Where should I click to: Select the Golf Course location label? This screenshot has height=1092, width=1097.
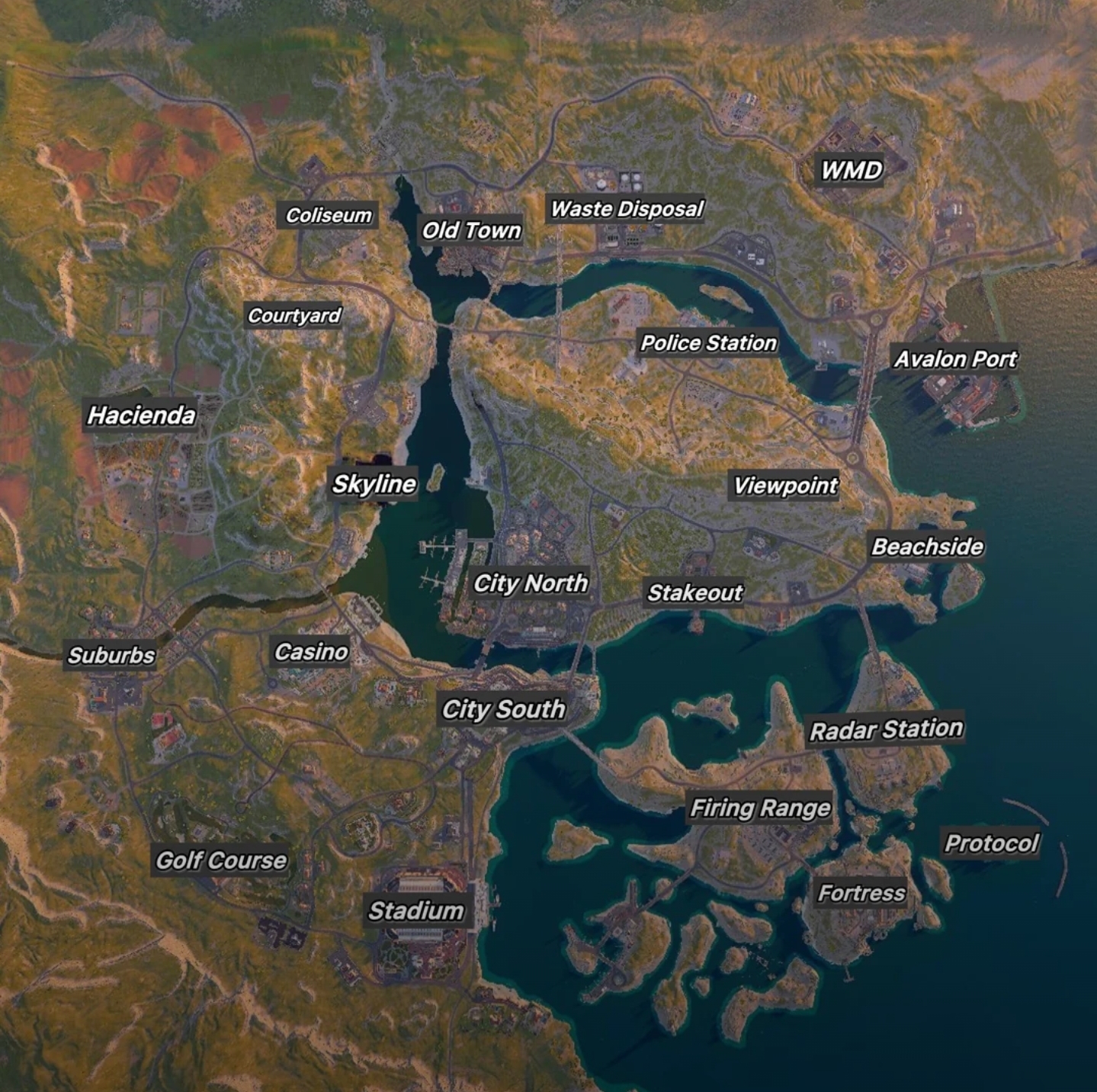[221, 861]
